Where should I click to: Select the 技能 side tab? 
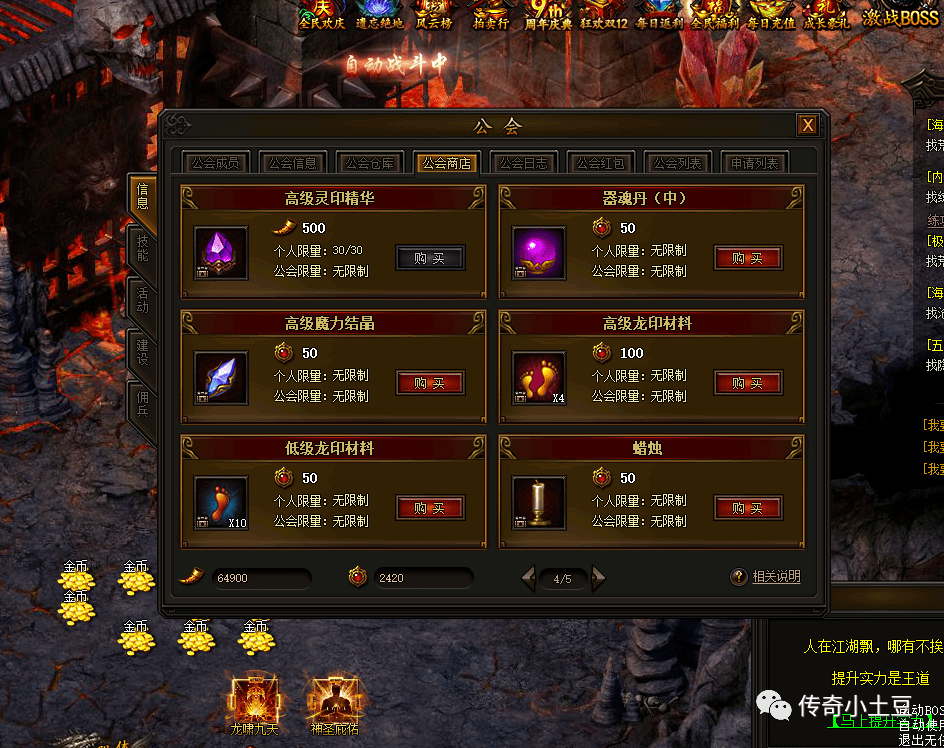tap(142, 248)
